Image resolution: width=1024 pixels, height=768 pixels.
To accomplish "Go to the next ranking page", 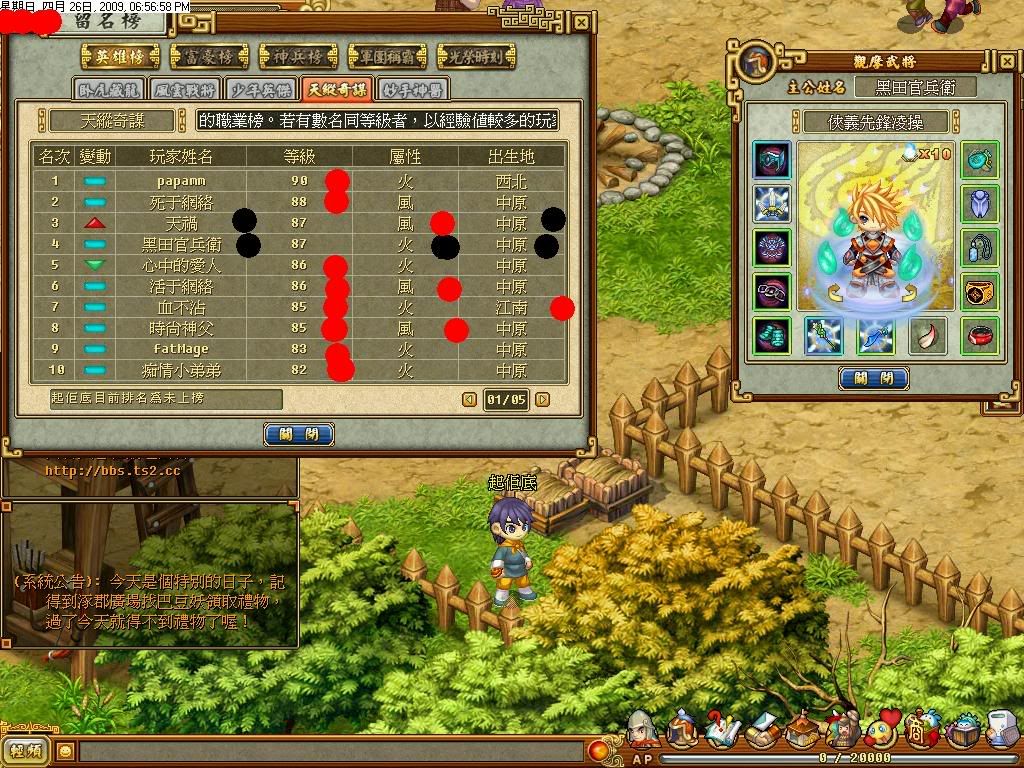I will pyautogui.click(x=543, y=400).
